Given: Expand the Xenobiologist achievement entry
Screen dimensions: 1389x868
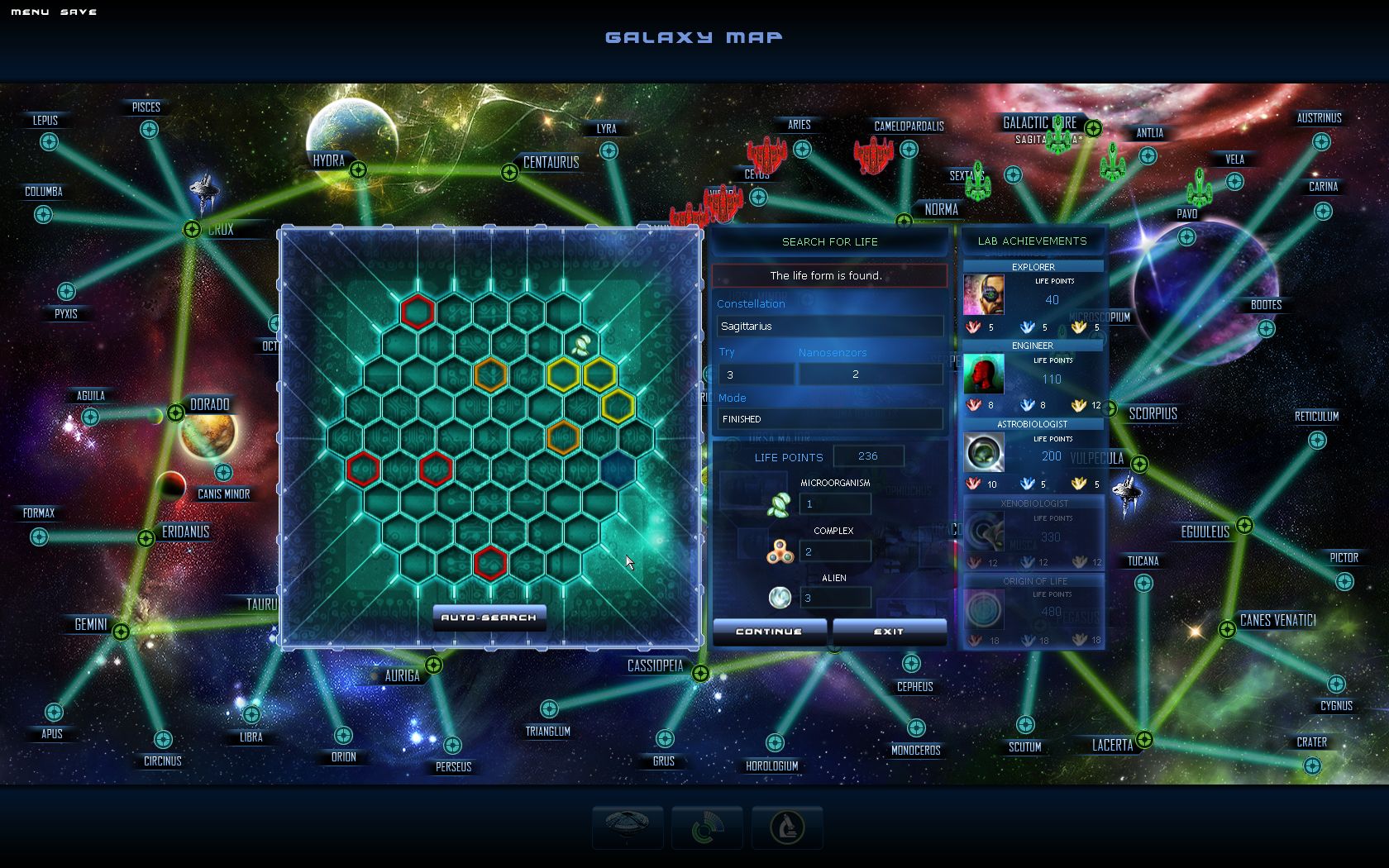Looking at the screenshot, I should [x=983, y=530].
